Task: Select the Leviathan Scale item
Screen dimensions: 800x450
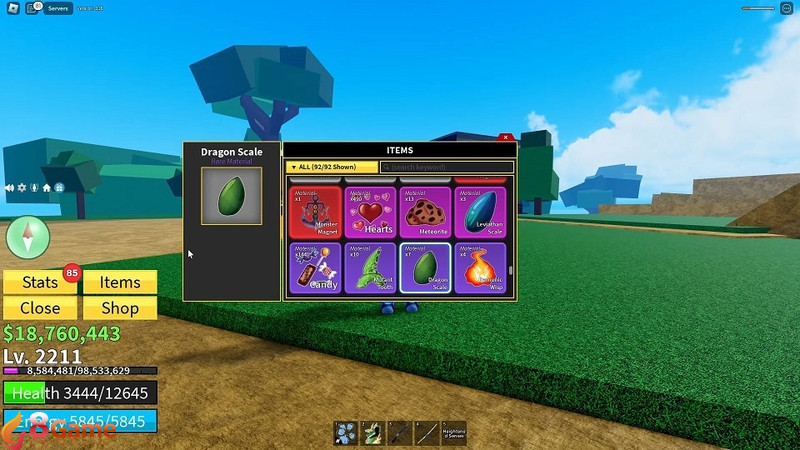Action: pos(480,211)
